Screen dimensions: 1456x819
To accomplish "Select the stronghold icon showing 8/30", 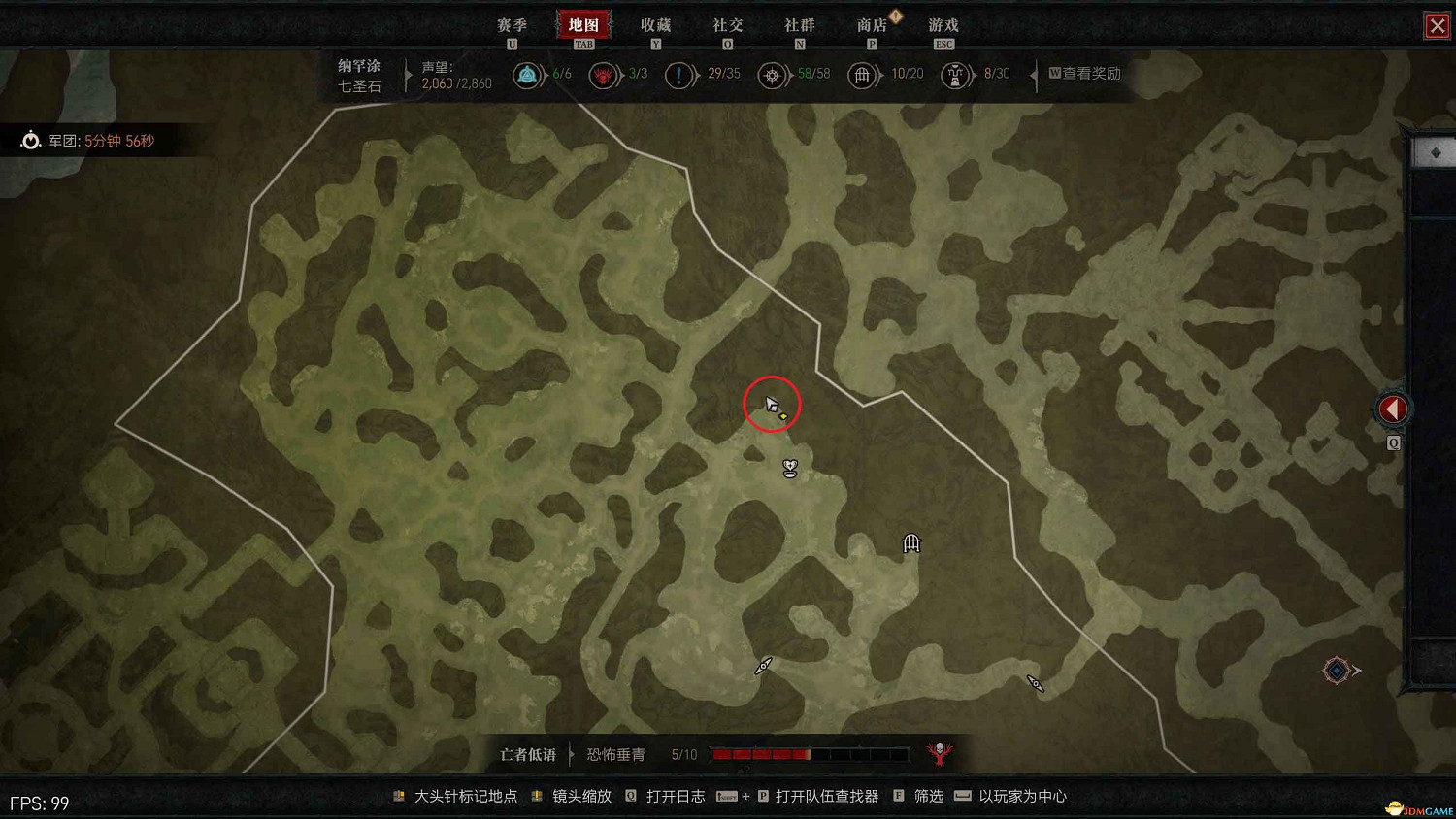I will click(956, 75).
